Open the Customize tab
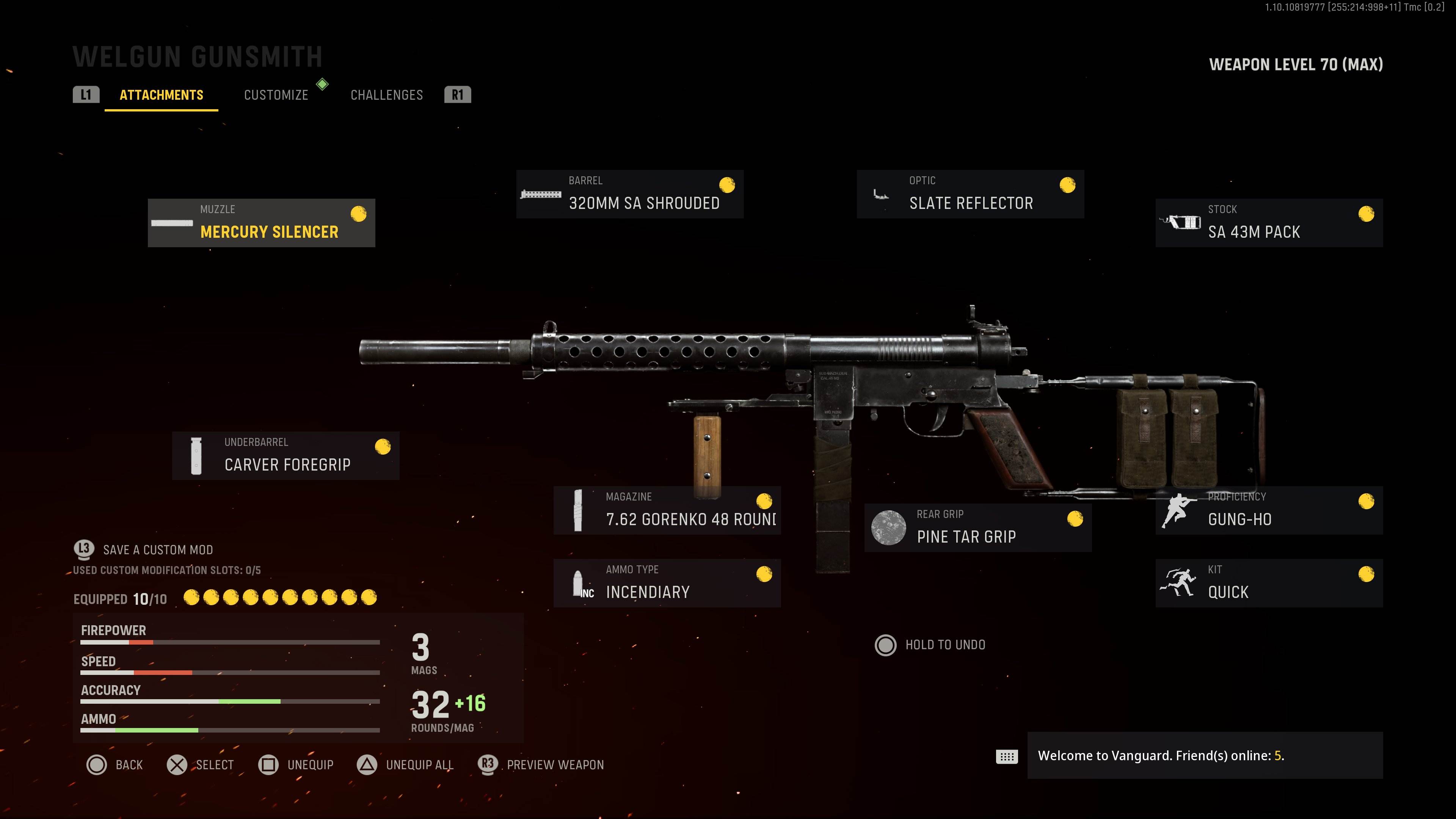1456x819 pixels. 276,95
